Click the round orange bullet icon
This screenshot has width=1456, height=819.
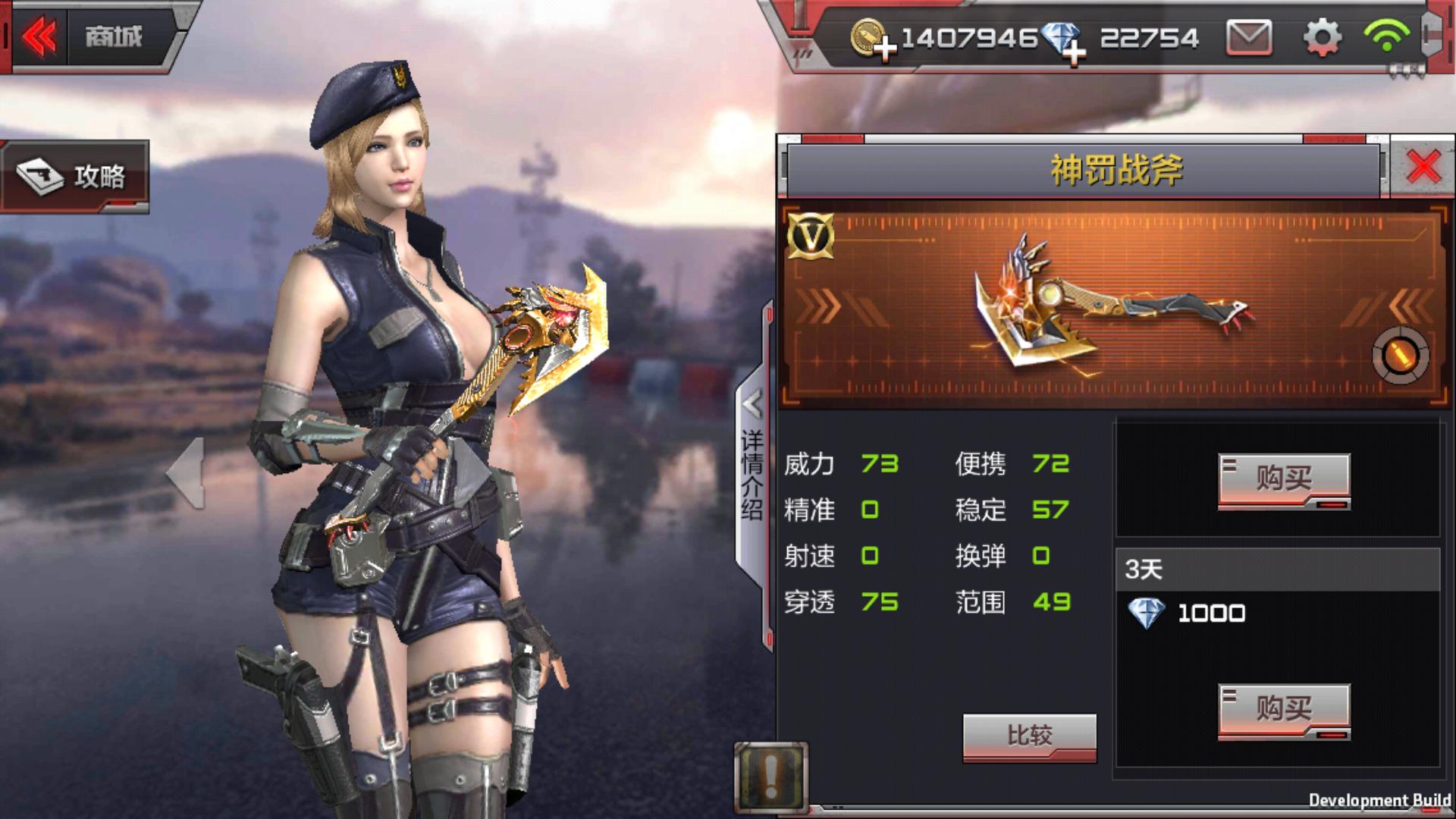click(1400, 356)
